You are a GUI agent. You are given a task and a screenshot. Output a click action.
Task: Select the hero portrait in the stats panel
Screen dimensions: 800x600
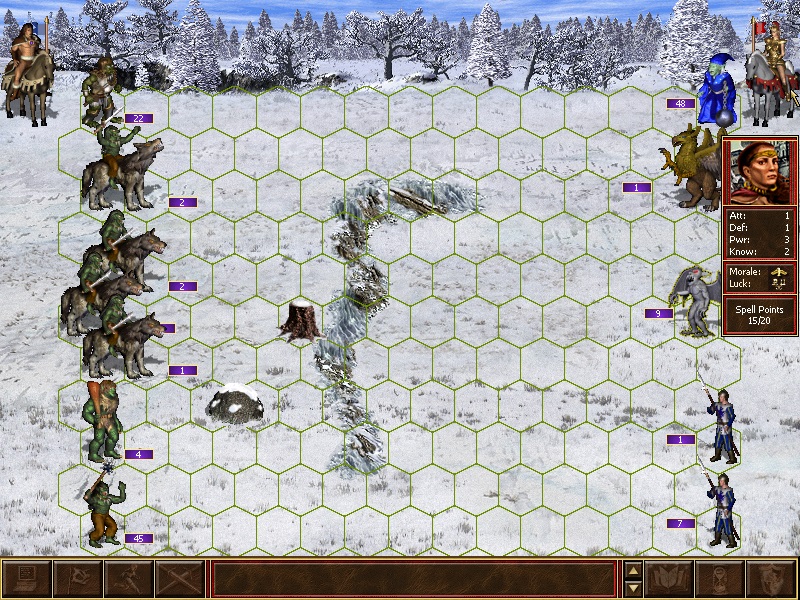click(x=760, y=171)
